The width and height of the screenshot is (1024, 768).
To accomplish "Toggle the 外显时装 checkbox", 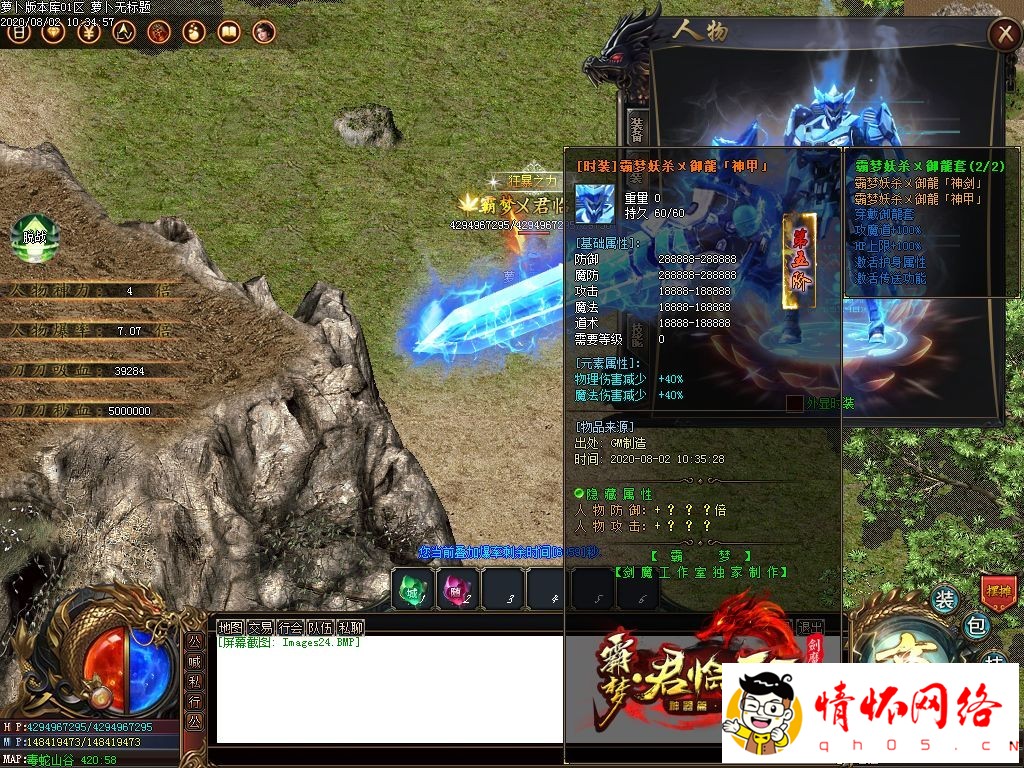I will [794, 403].
